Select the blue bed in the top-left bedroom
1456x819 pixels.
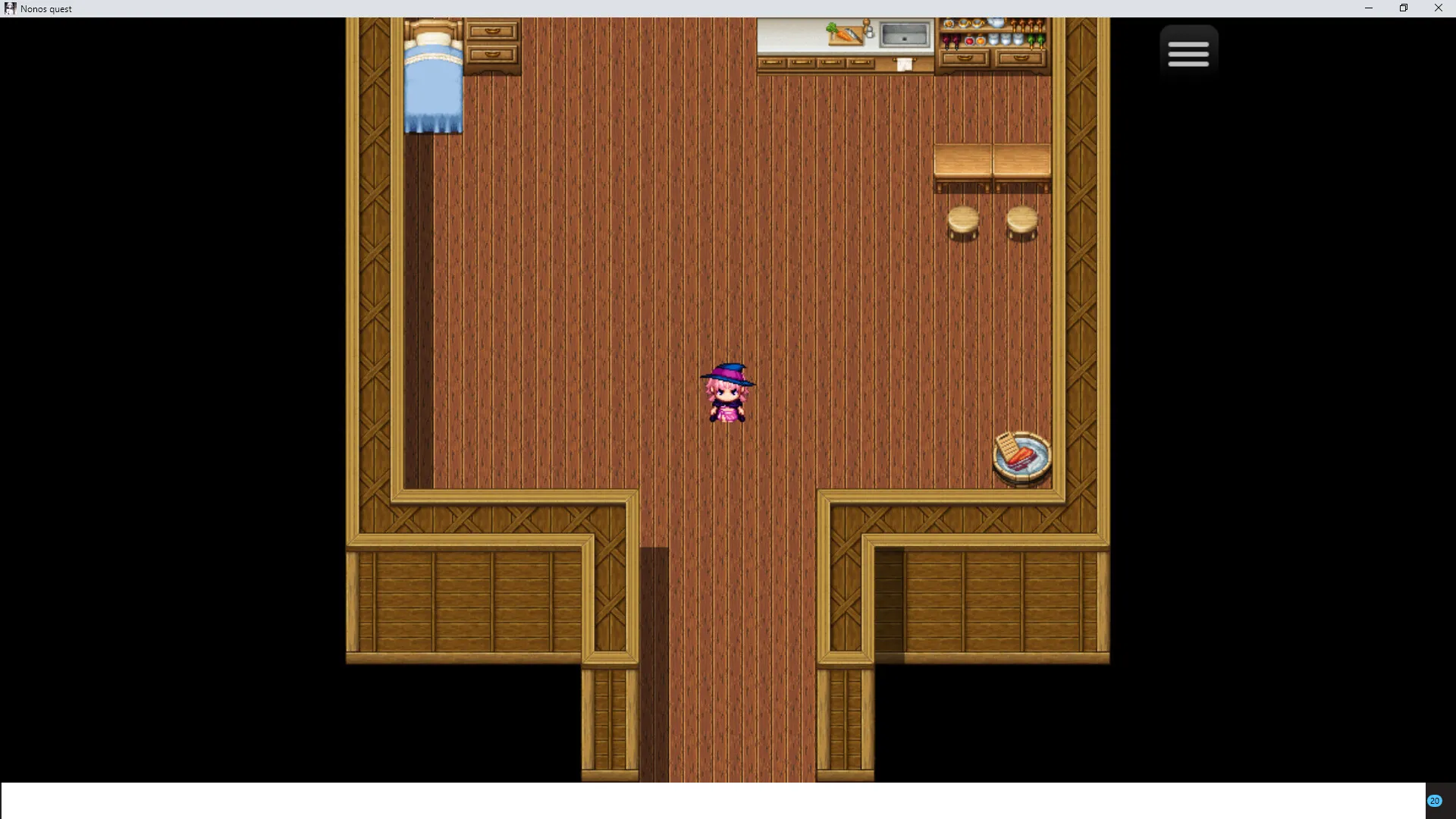pos(434,76)
